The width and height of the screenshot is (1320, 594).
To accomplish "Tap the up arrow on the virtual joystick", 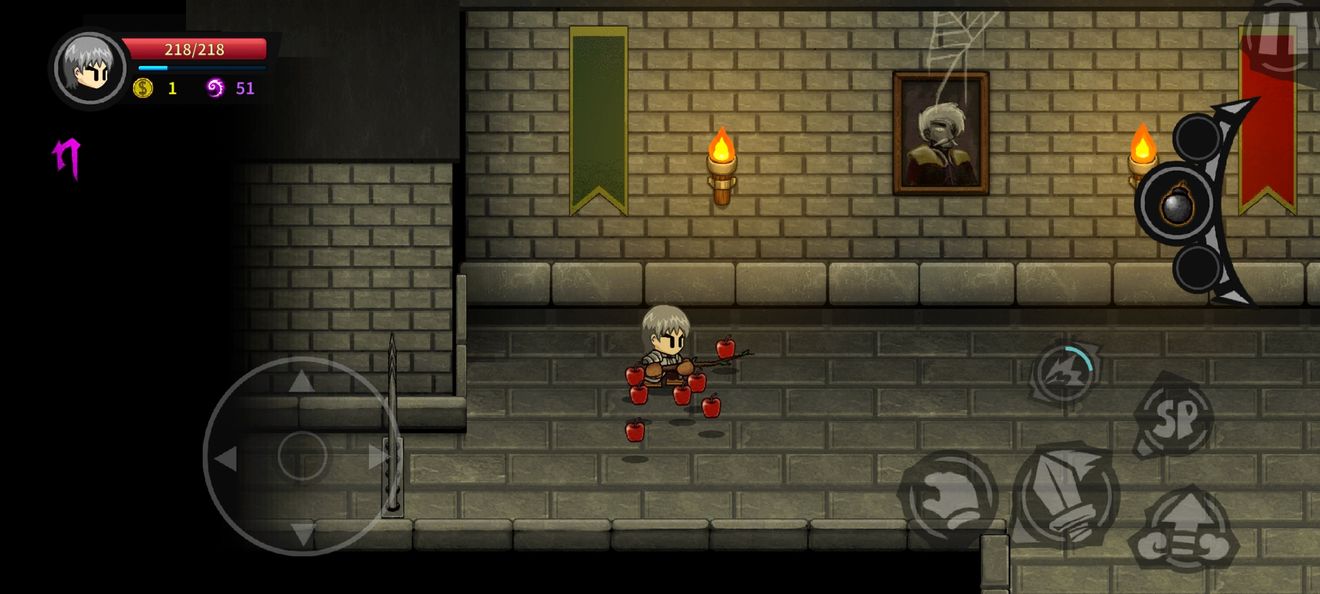I will click(301, 381).
